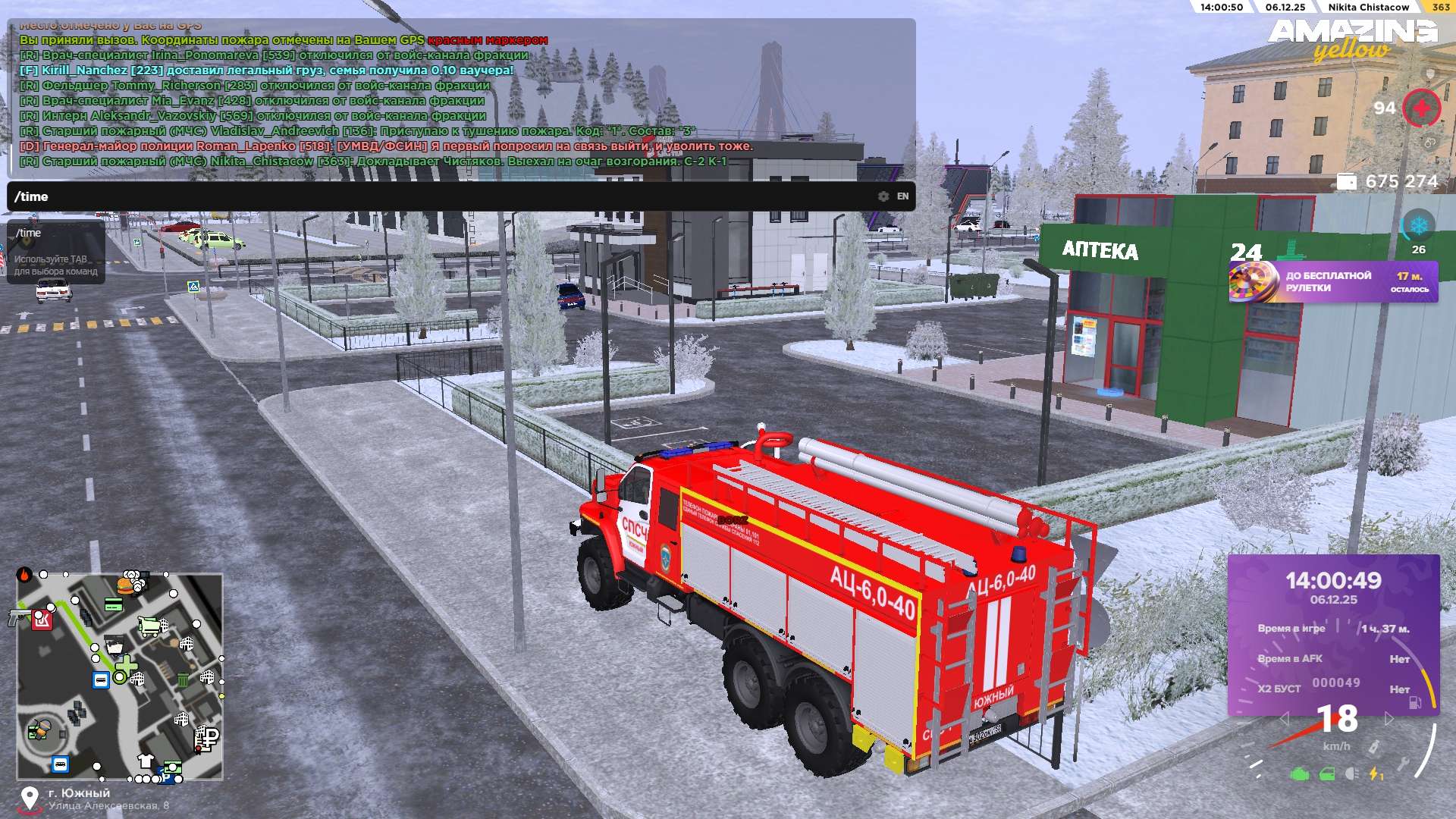
Task: Click the green engine status icon
Action: [1299, 774]
